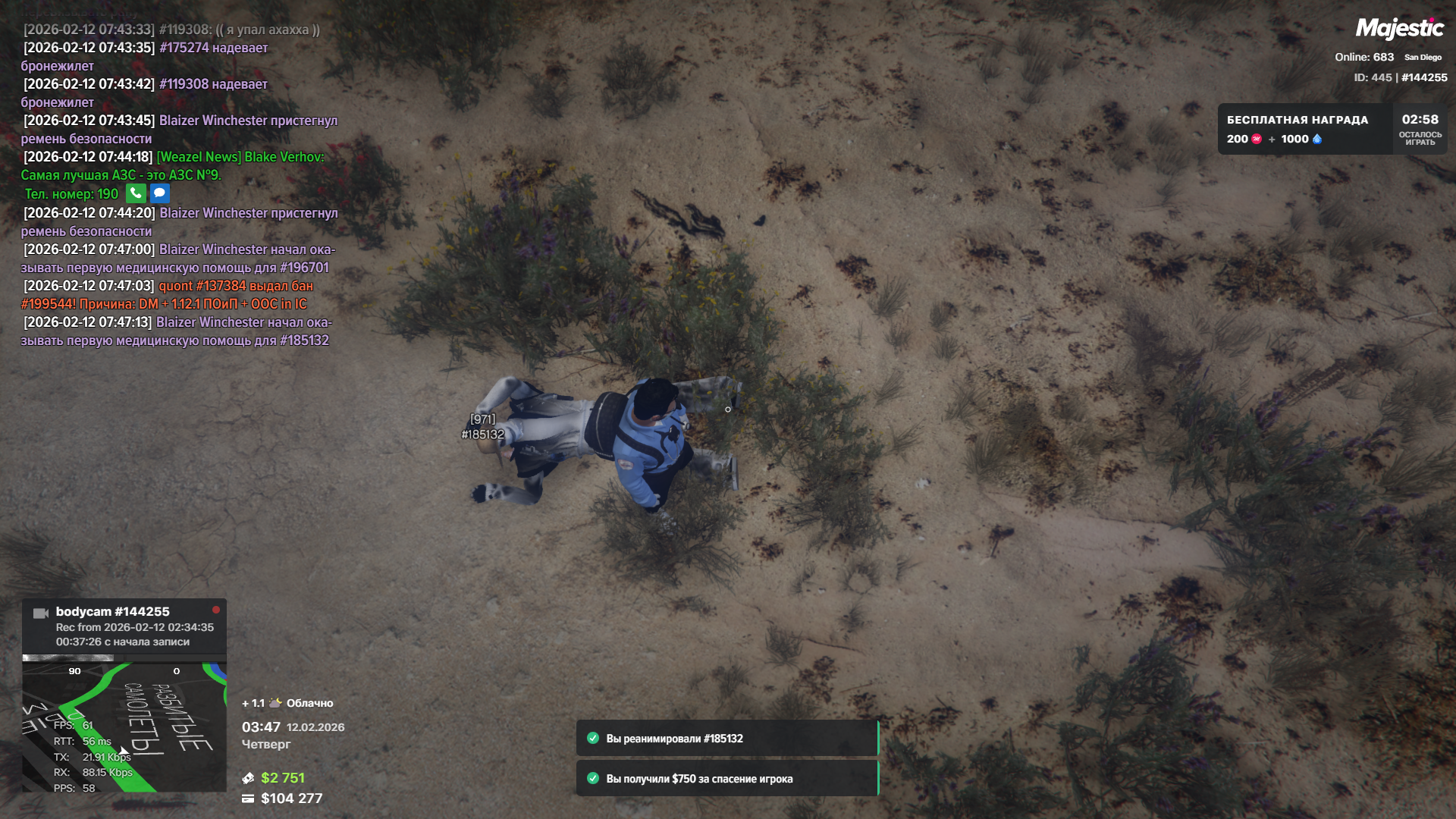The width and height of the screenshot is (1456, 819).
Task: Click the $750 rescue reward notification
Action: coord(726,779)
